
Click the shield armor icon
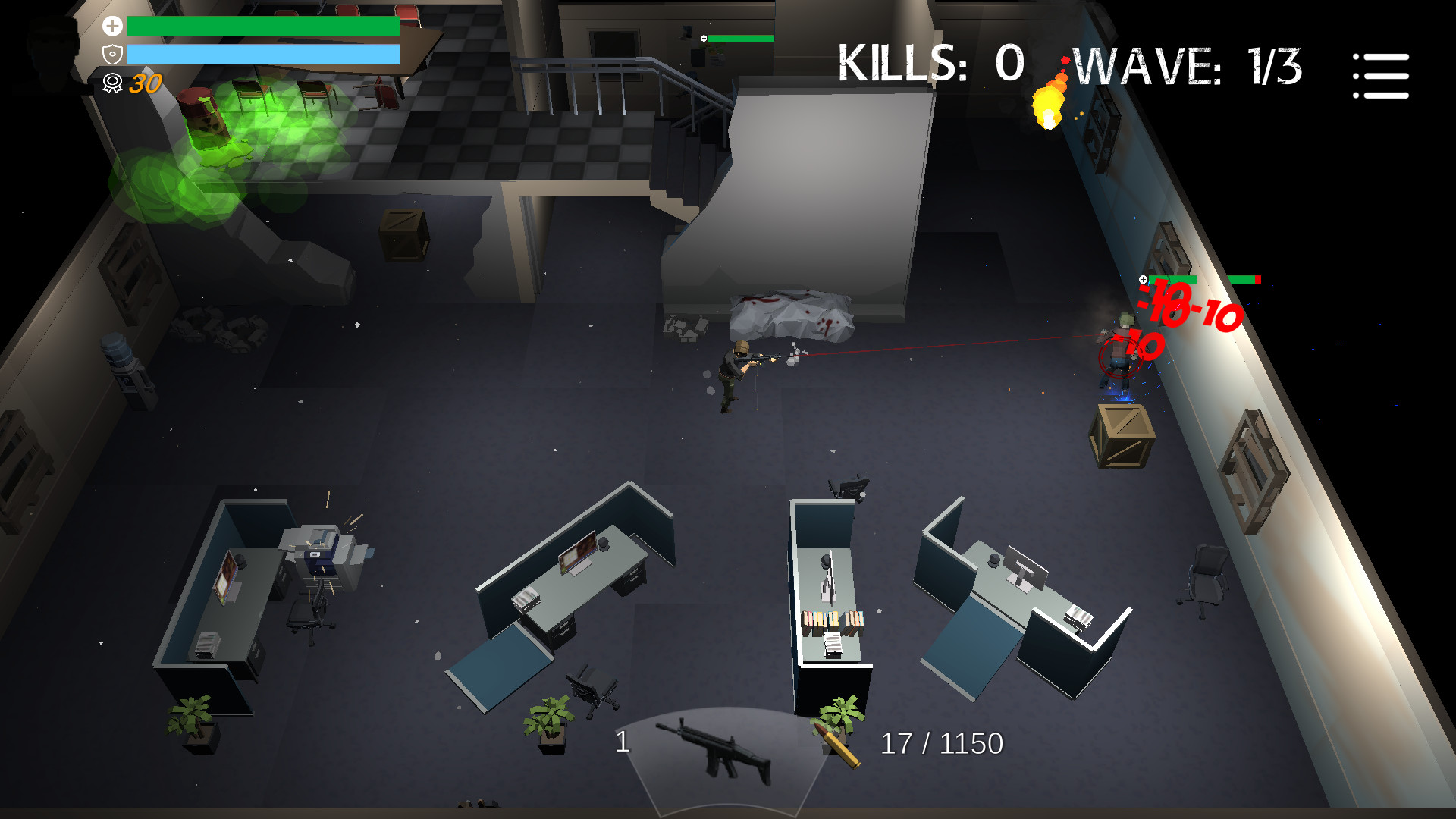pyautogui.click(x=112, y=53)
